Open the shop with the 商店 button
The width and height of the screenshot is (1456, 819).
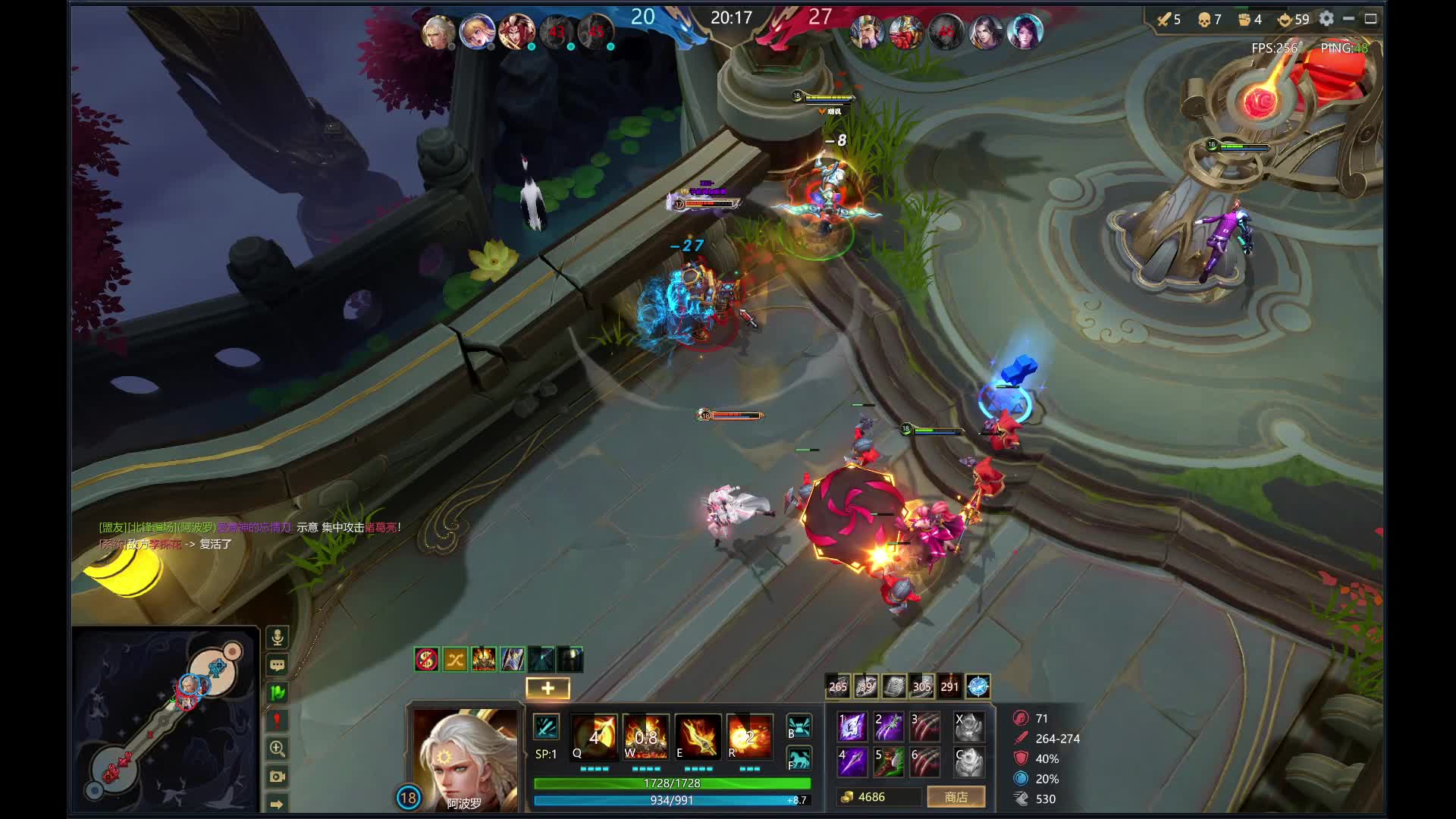coord(955,797)
